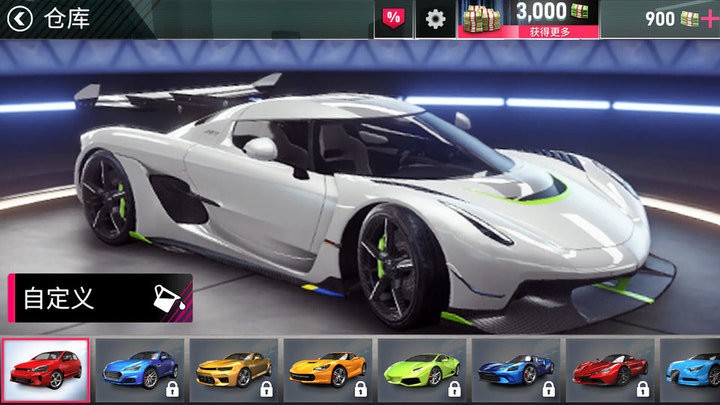
Task: Add more cash with the pink plus
Action: 711,19
